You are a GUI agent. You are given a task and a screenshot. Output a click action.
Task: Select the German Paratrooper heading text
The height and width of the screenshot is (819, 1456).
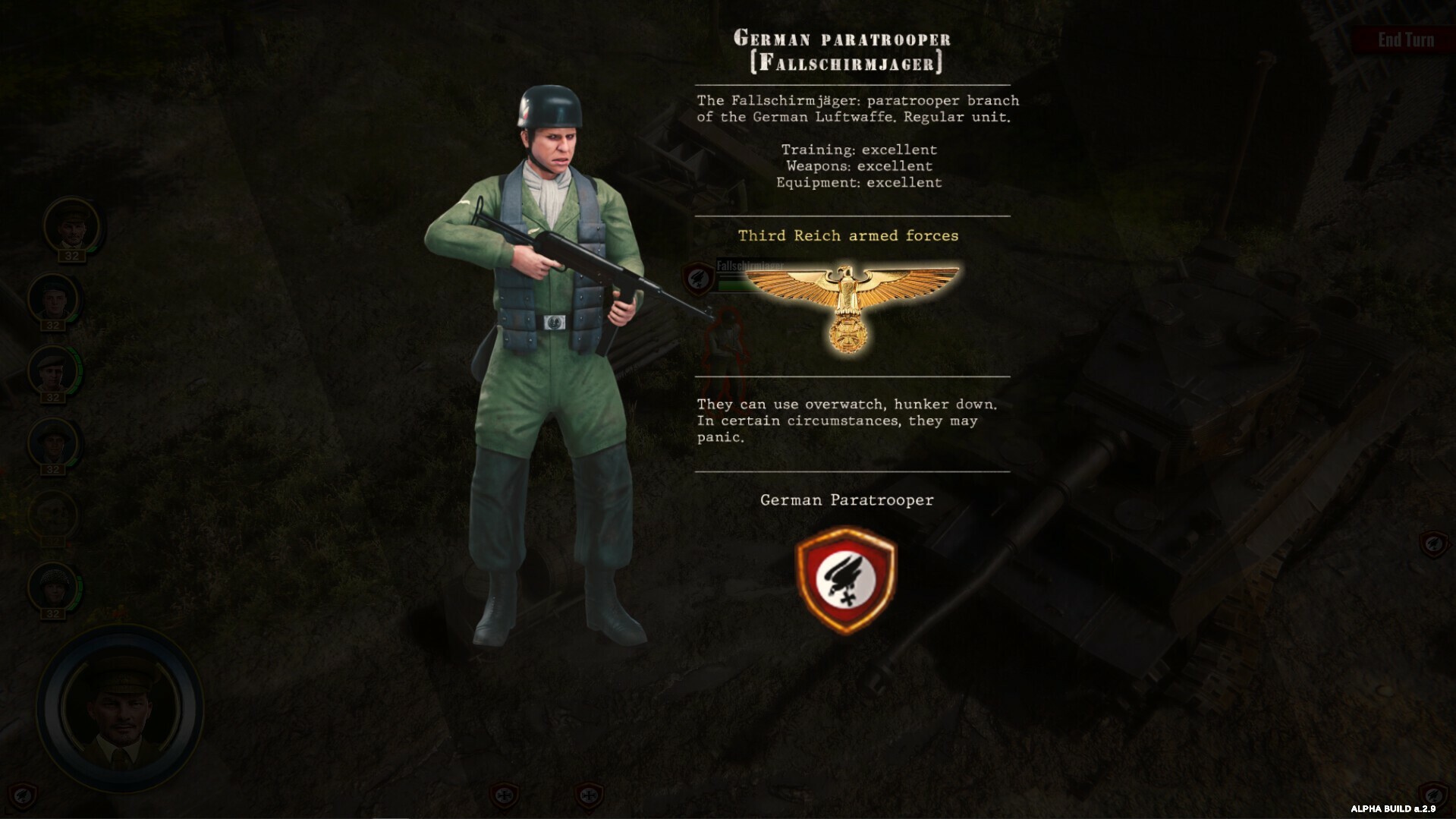(847, 500)
